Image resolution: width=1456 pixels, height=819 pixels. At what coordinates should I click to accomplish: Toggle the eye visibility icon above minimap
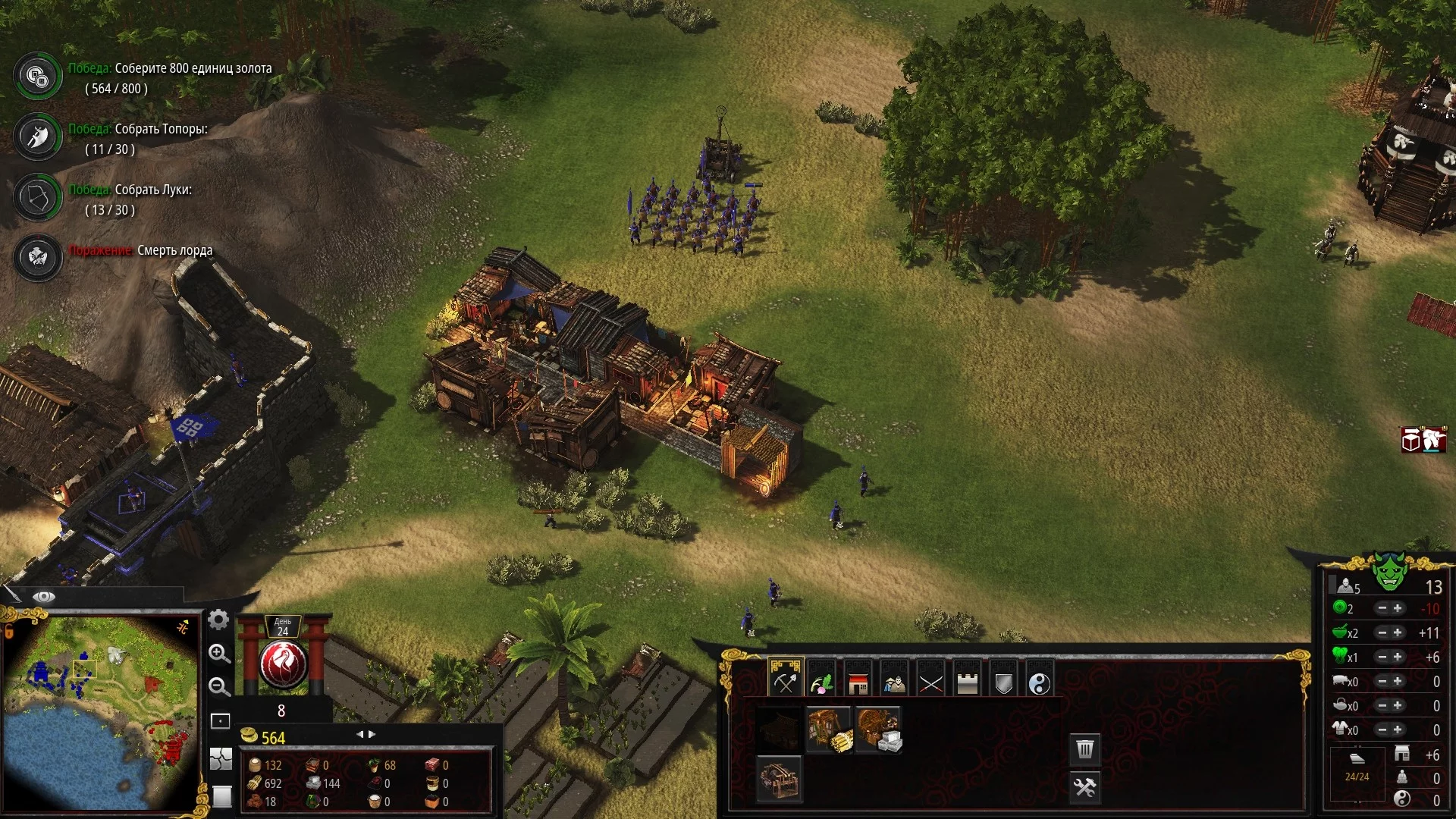pyautogui.click(x=44, y=597)
